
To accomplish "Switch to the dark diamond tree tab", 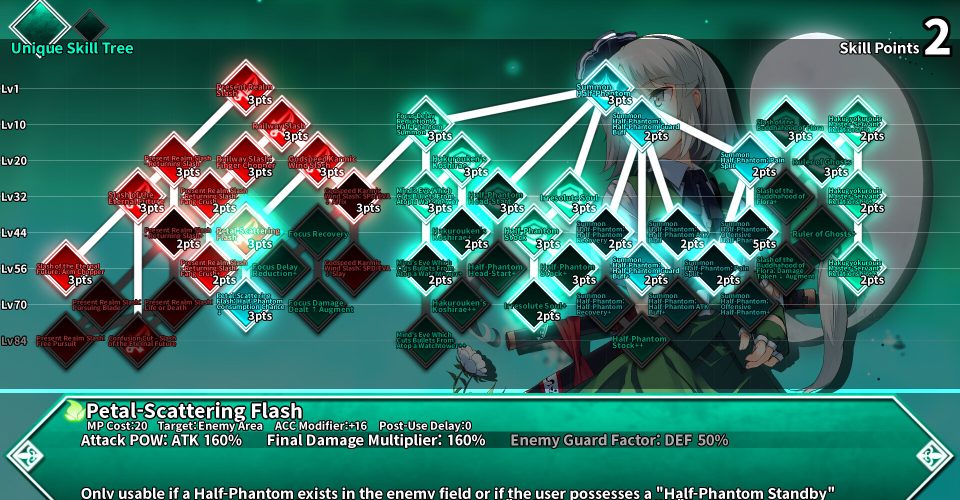I will tap(90, 24).
